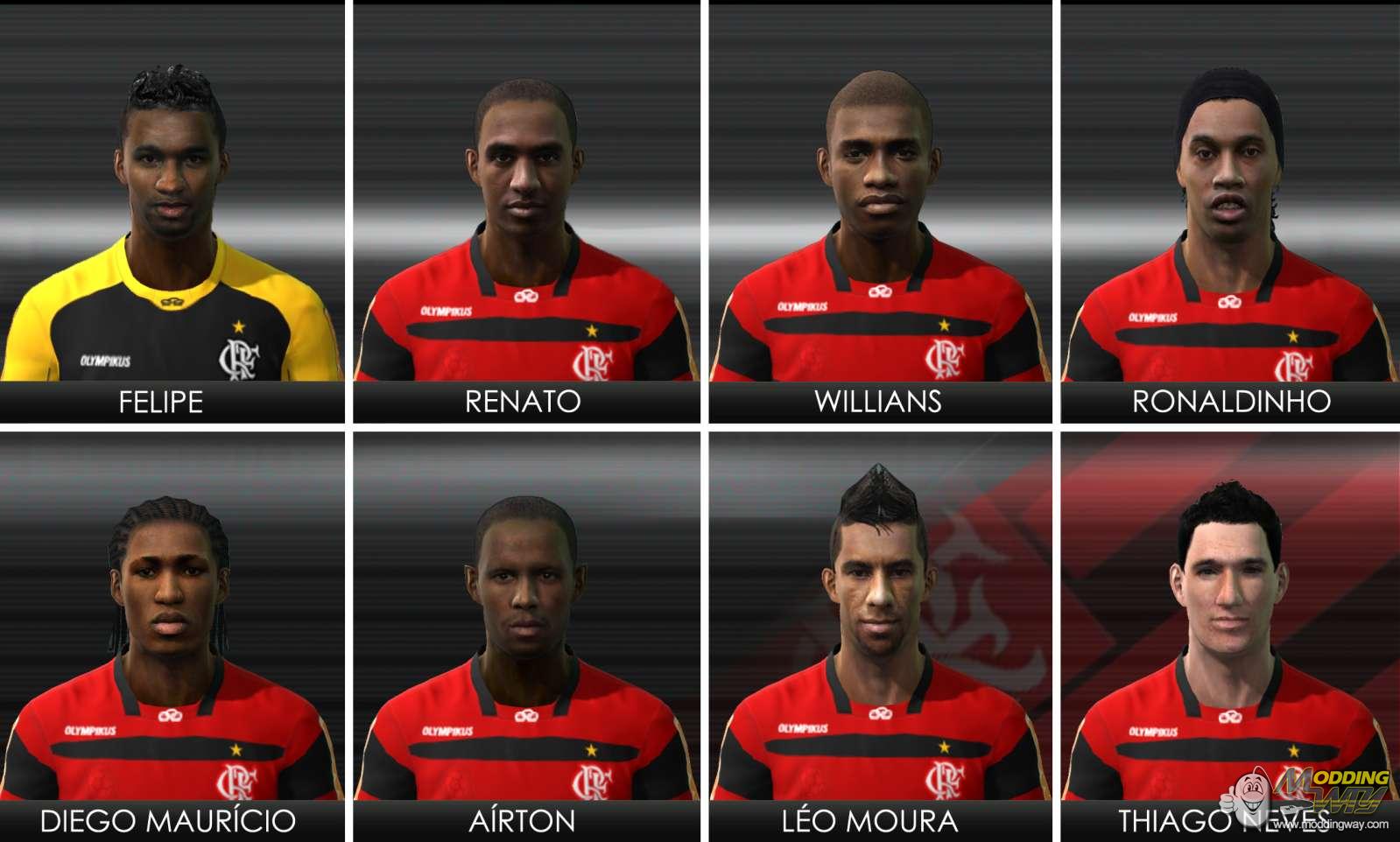Open the Diego Maurício player tile
1400x842 pixels.
pos(172,630)
